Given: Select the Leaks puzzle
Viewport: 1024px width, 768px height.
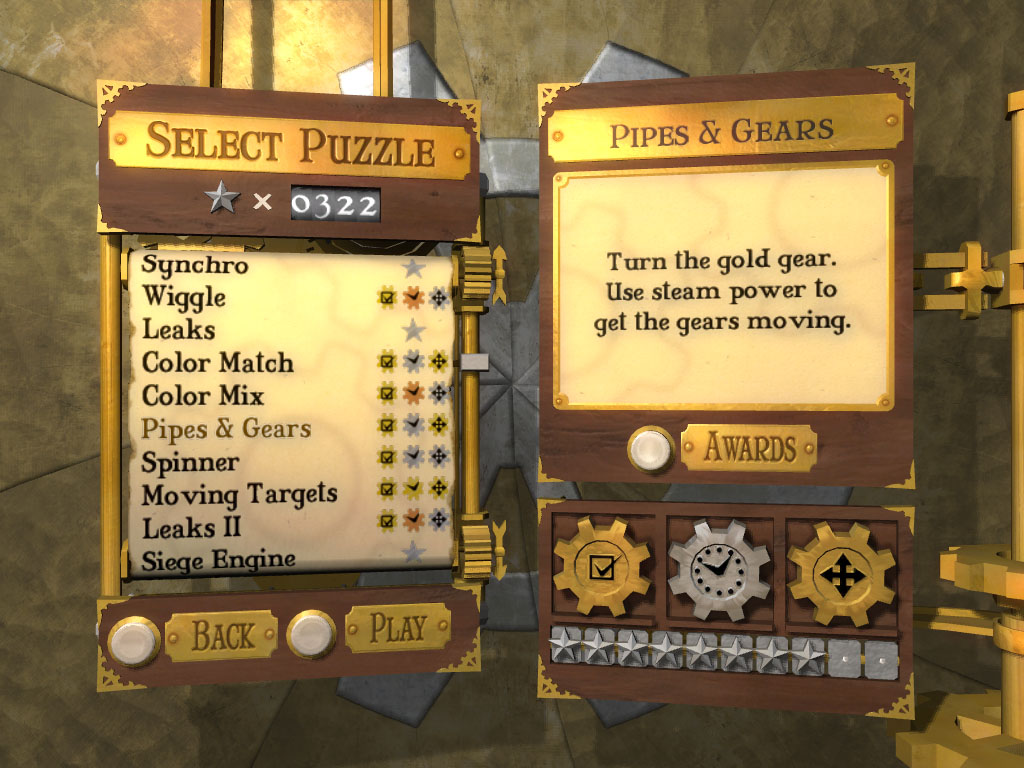Looking at the screenshot, I should 178,329.
